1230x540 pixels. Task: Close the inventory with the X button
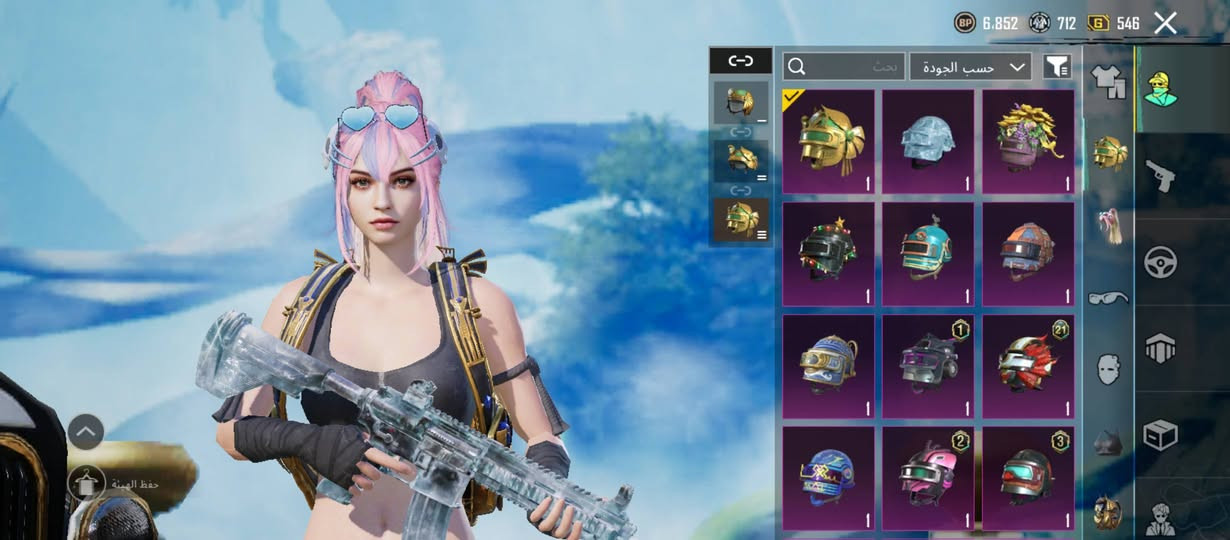tap(1165, 23)
